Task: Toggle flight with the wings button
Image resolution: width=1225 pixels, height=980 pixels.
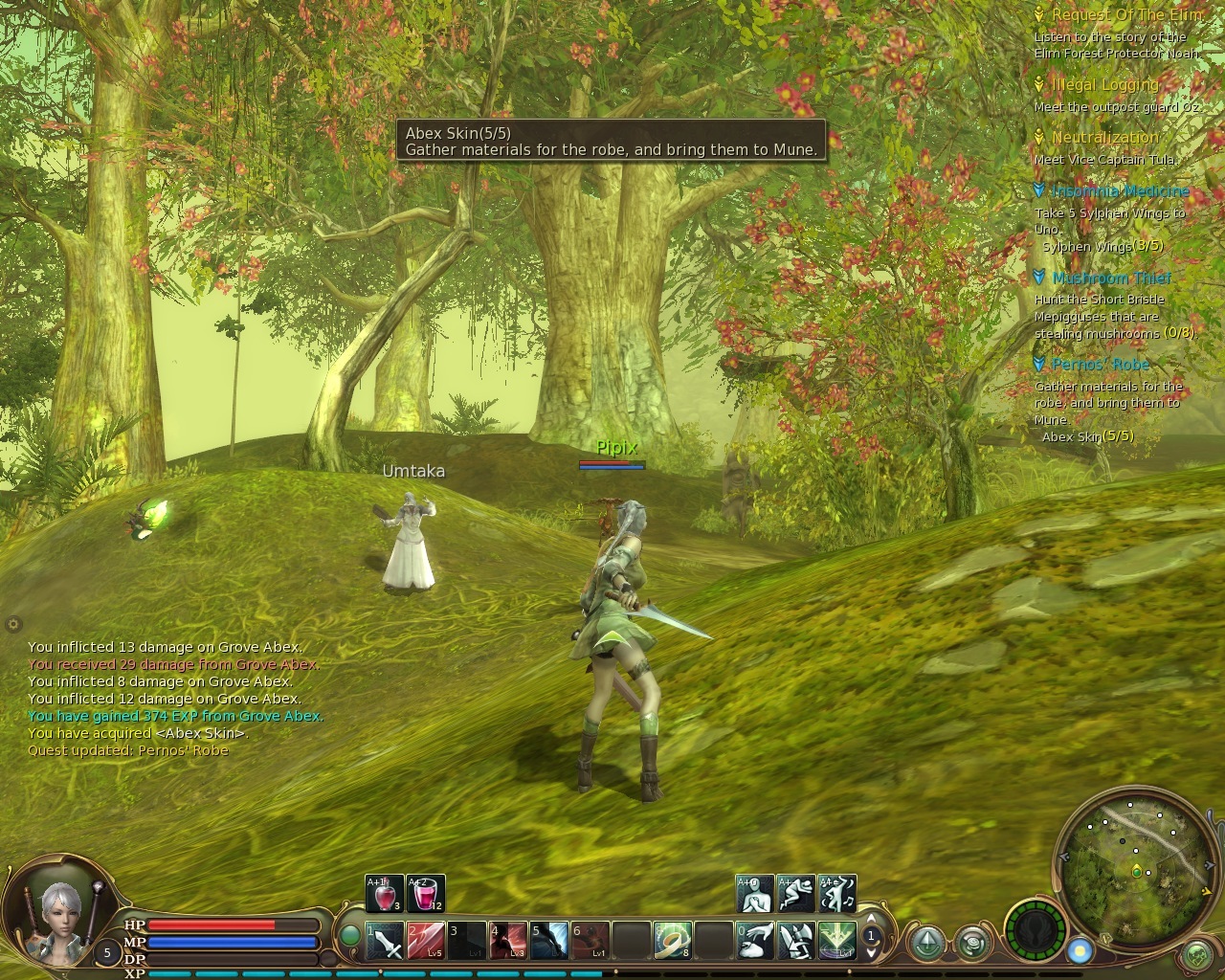Action: [1037, 930]
